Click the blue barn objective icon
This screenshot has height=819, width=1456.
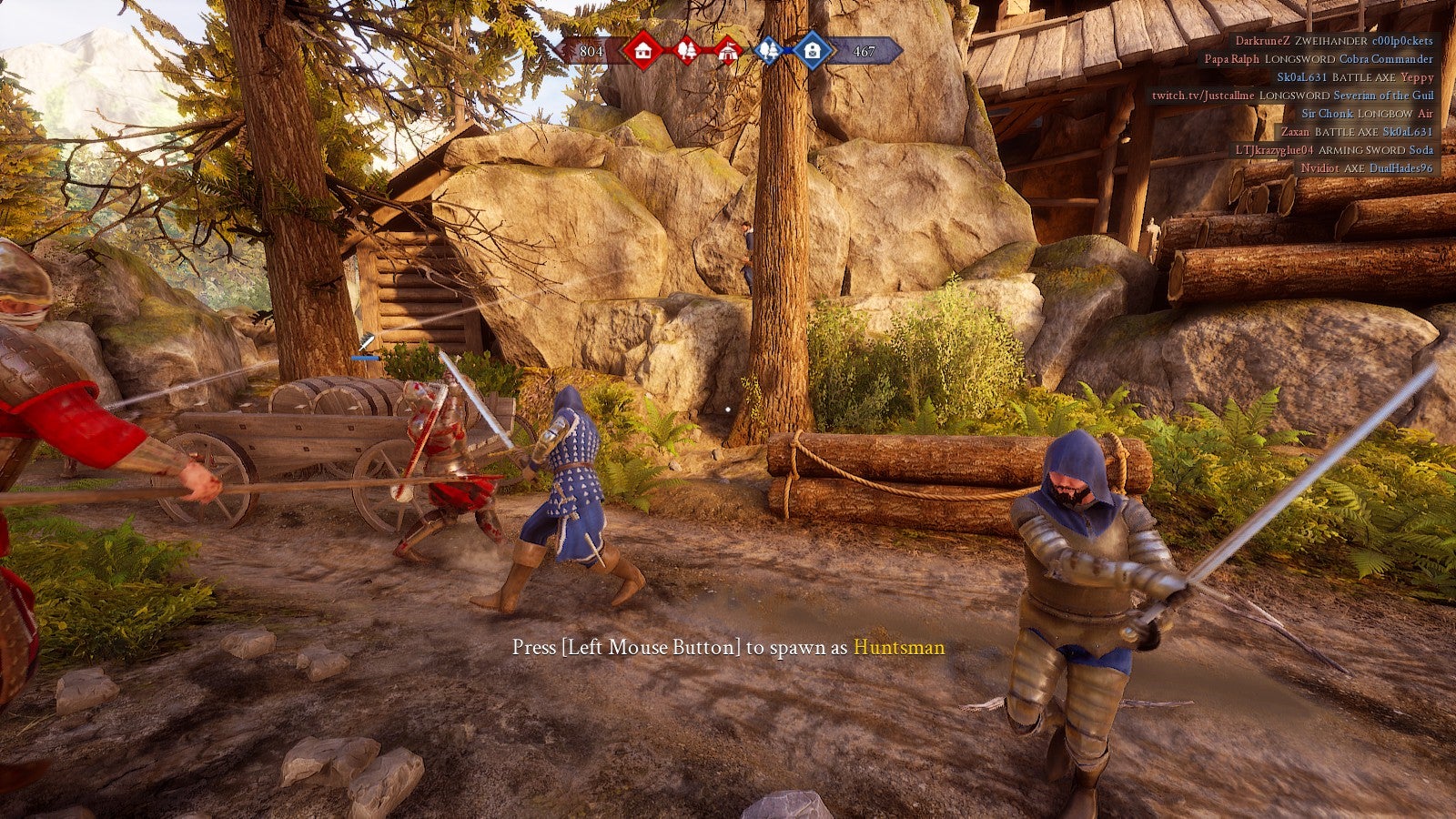812,50
